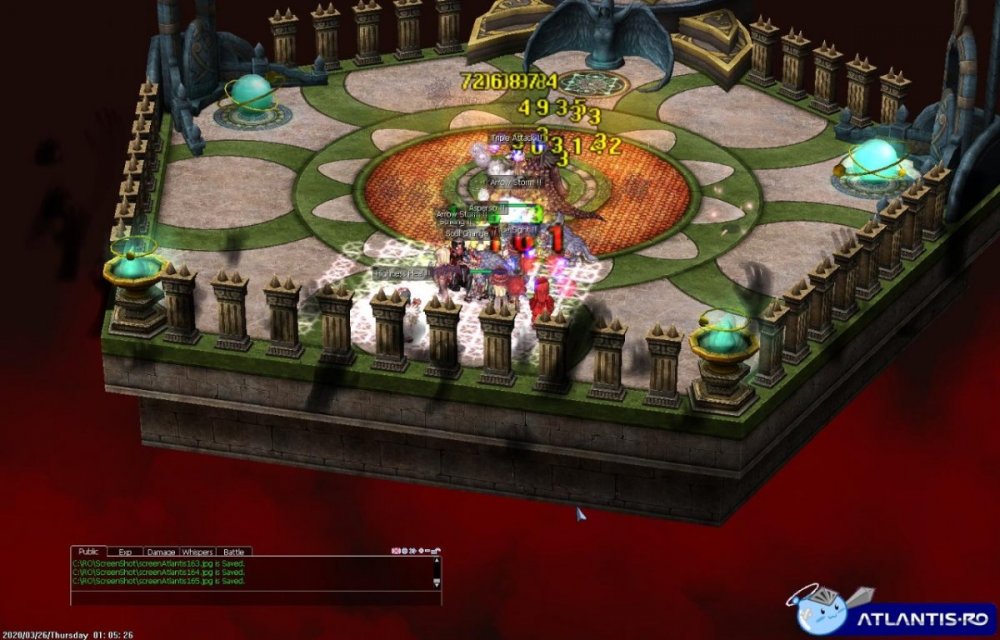
Task: Click the chat window scrollbar
Action: pyautogui.click(x=436, y=572)
